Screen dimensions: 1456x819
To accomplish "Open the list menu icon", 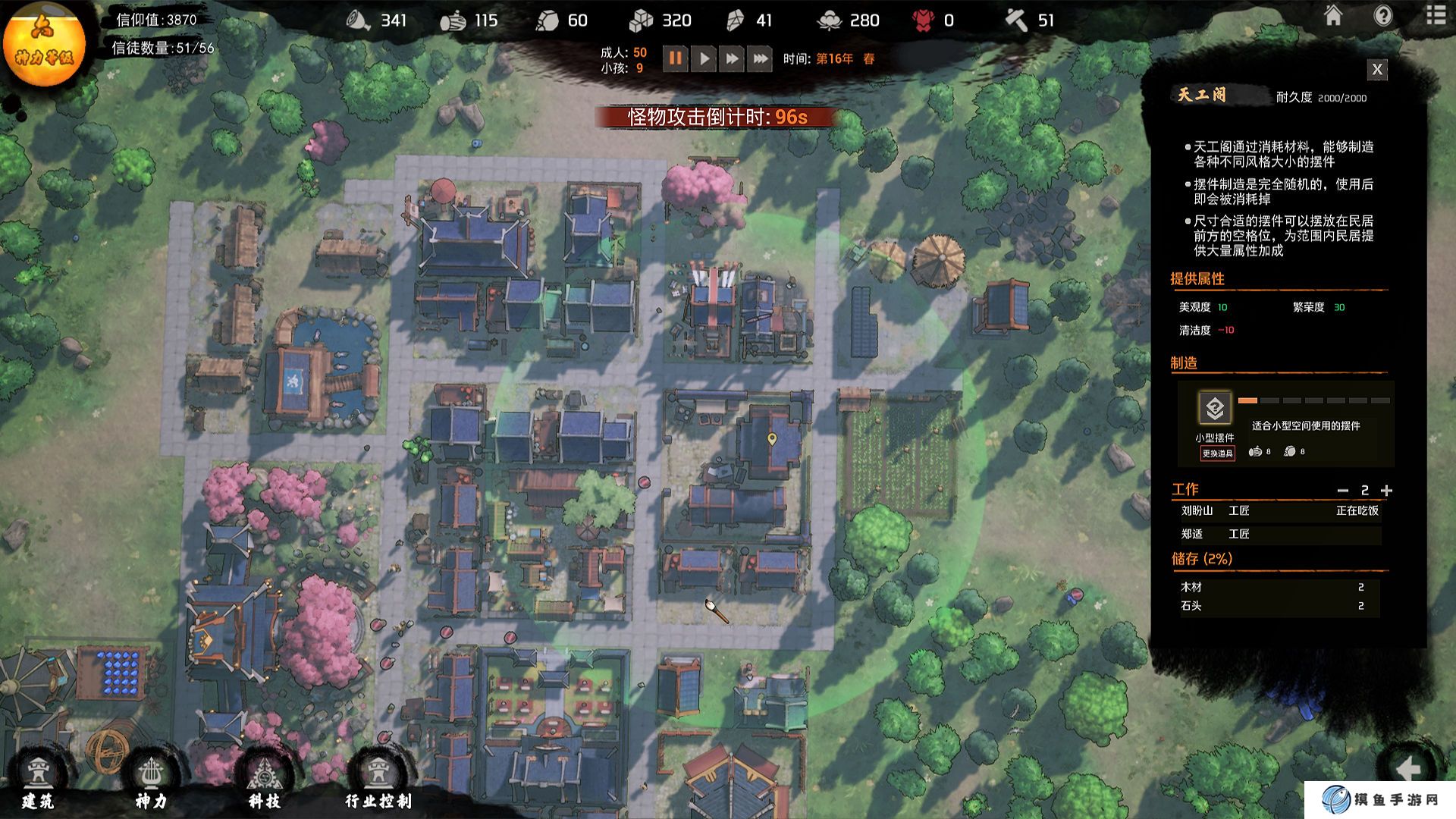I will tap(1435, 16).
